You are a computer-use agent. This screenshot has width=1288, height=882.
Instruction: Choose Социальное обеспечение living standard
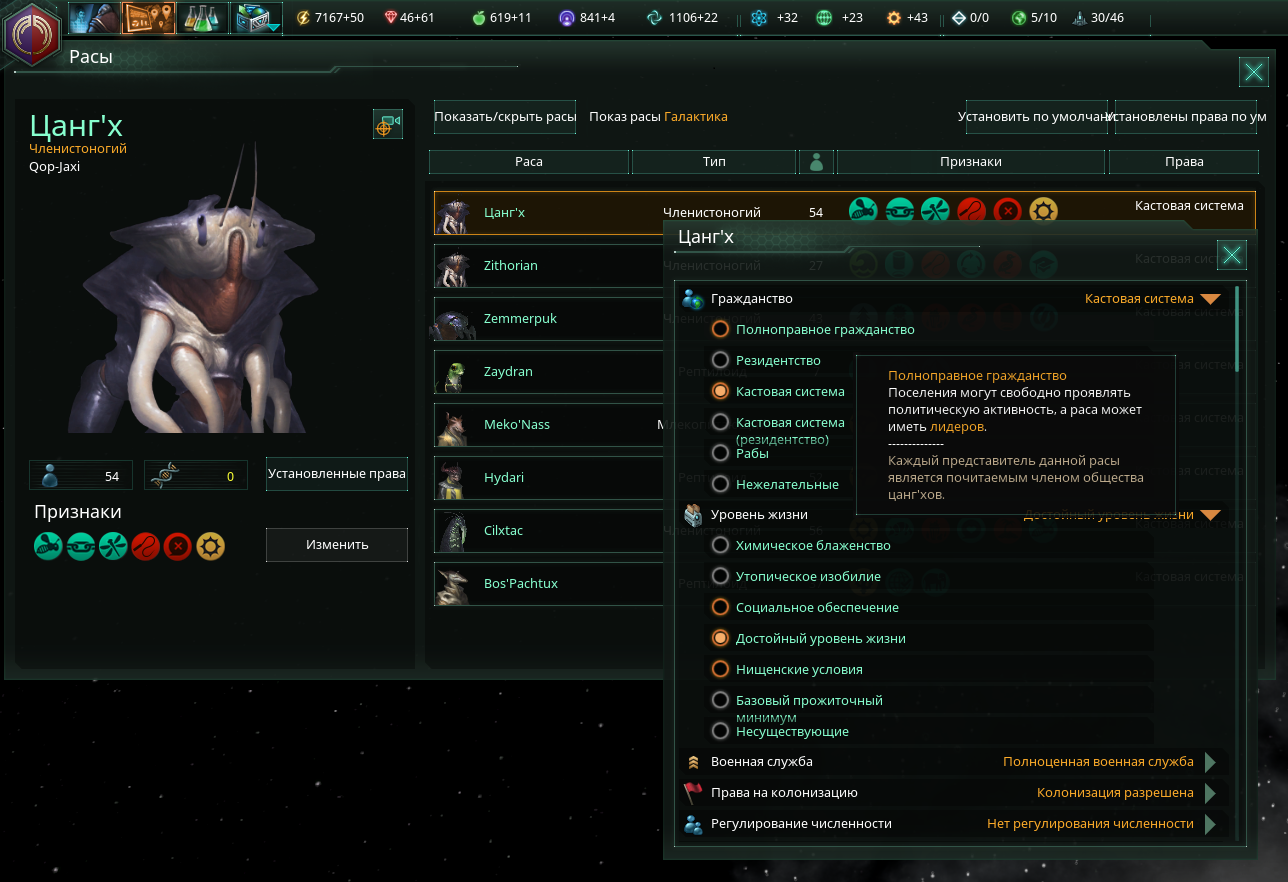click(720, 607)
